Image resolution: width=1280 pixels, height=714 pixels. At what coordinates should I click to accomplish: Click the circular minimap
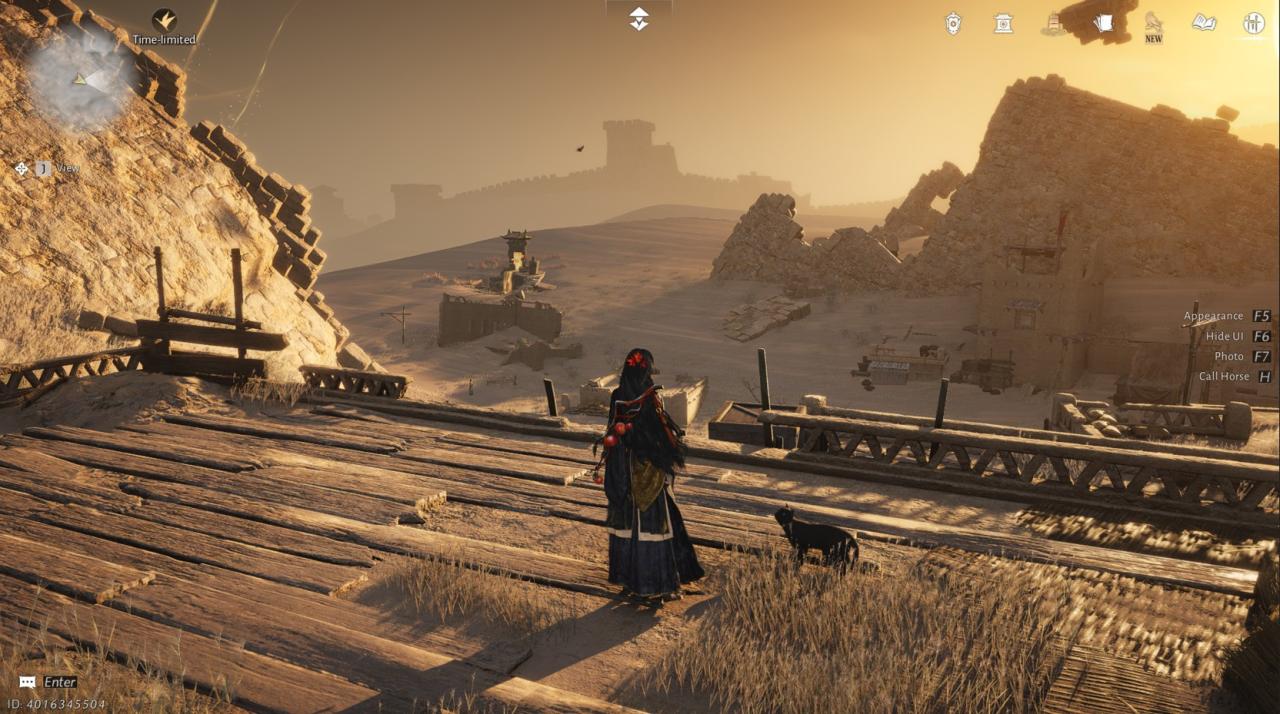coord(81,79)
